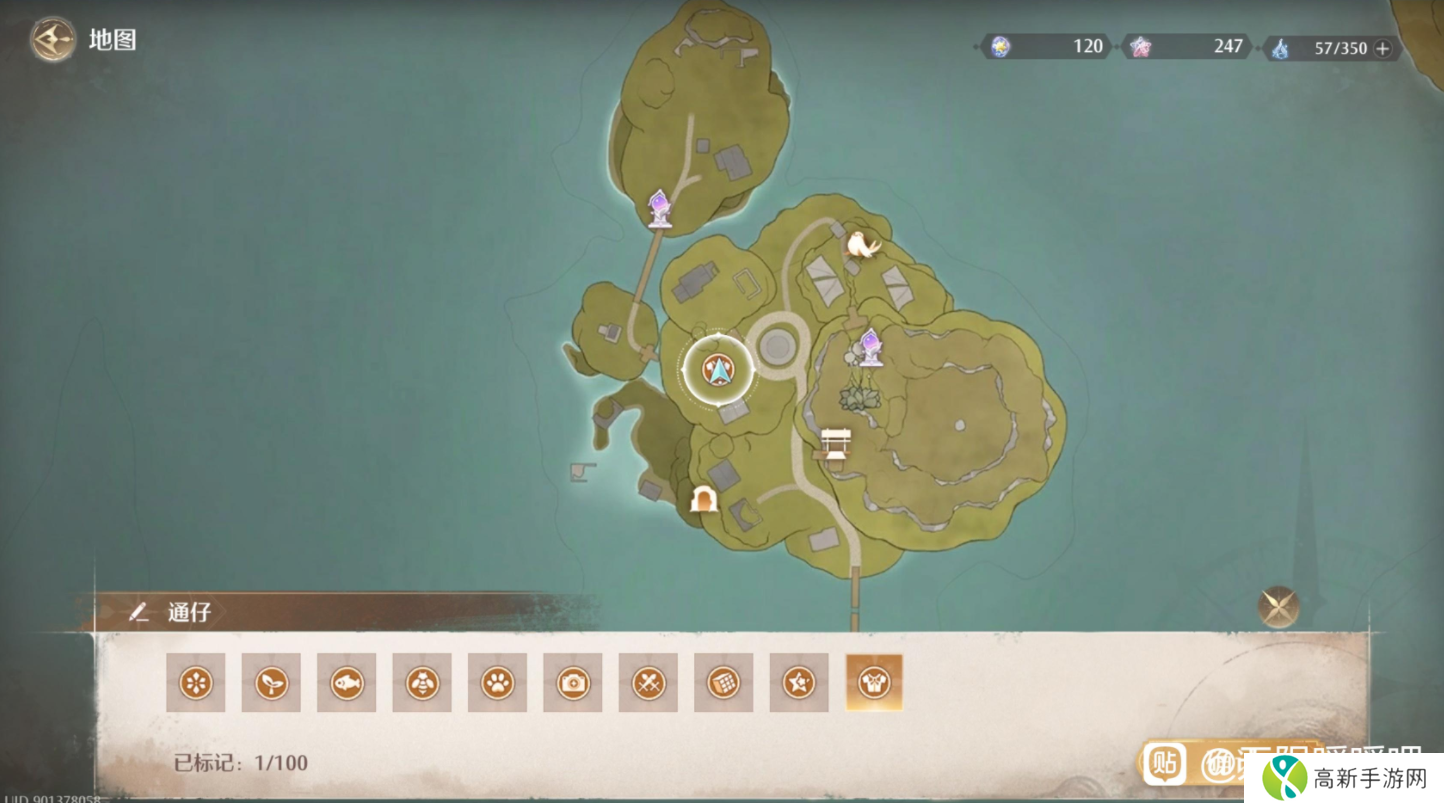Pick the fish marker icon
This screenshot has height=803, width=1444.
[347, 683]
